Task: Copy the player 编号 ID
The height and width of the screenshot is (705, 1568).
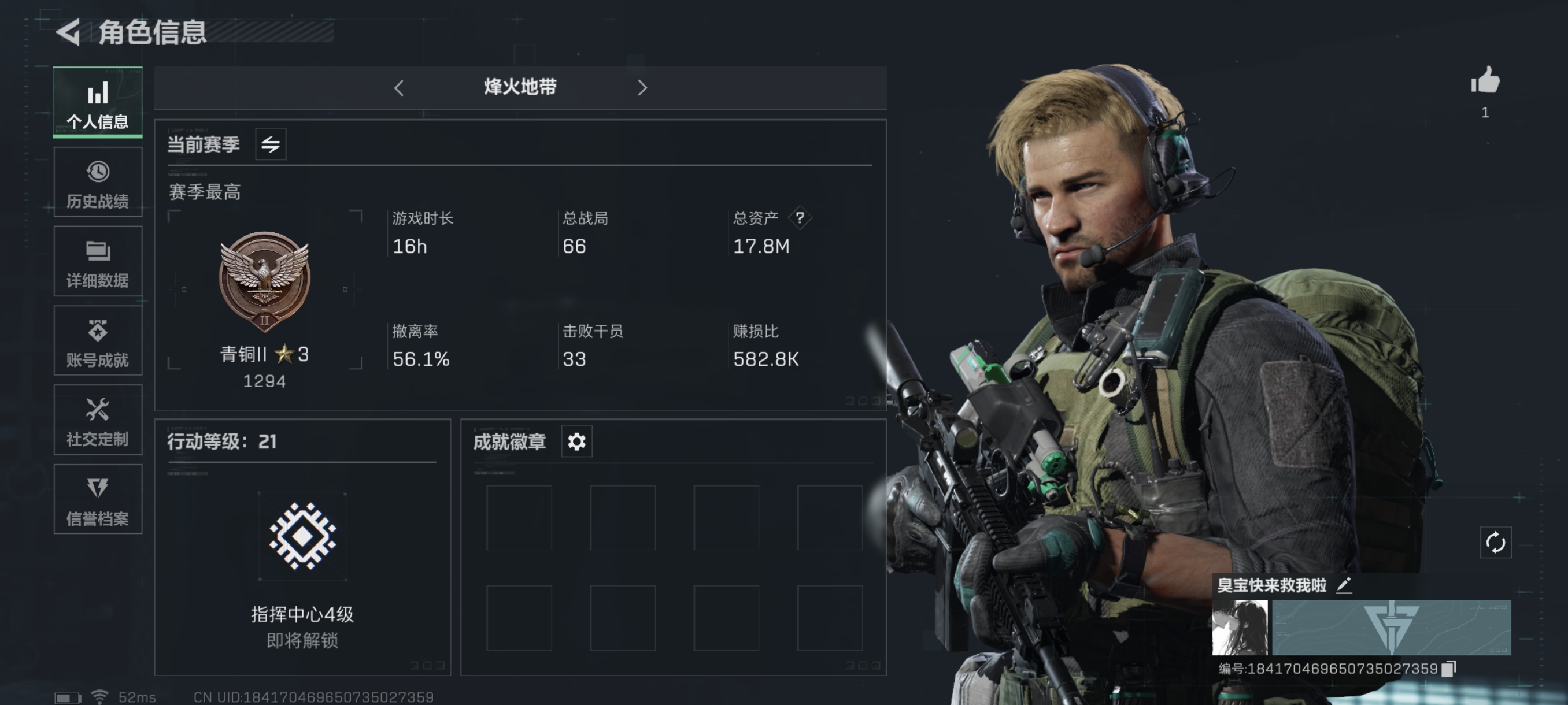Action: pyautogui.click(x=1449, y=669)
